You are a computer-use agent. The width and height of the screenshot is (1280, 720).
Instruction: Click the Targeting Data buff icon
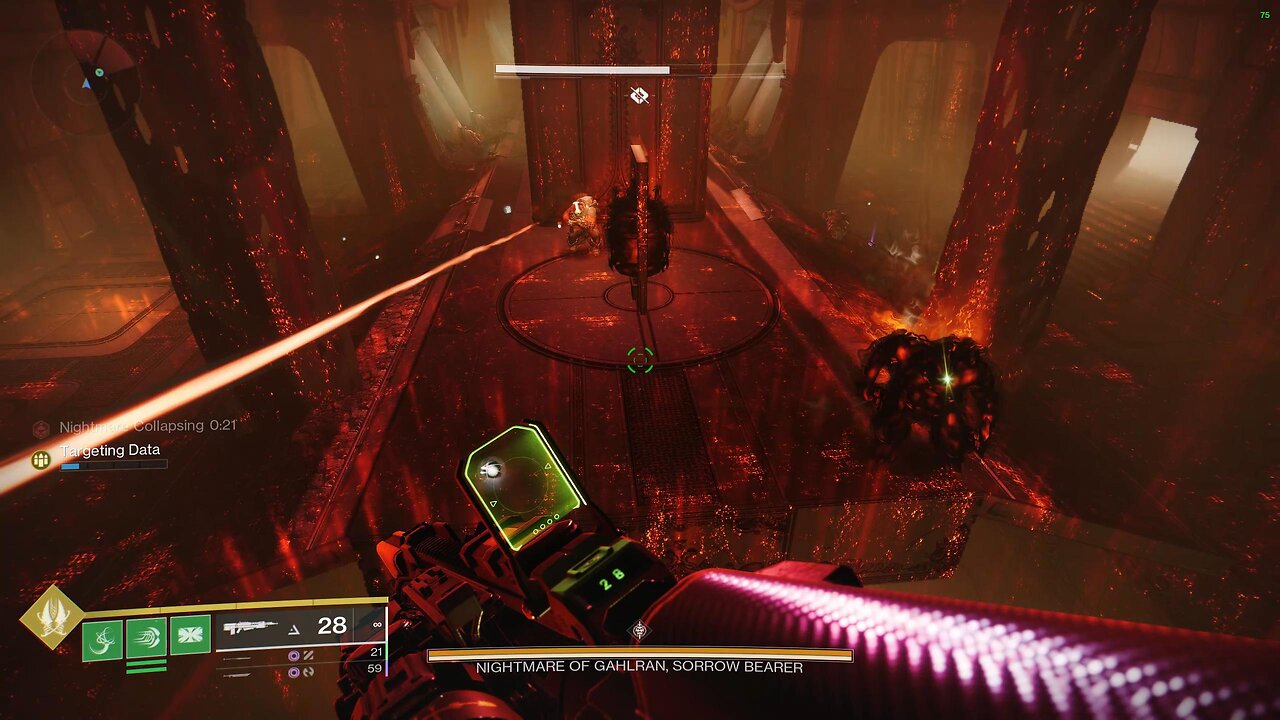point(41,459)
